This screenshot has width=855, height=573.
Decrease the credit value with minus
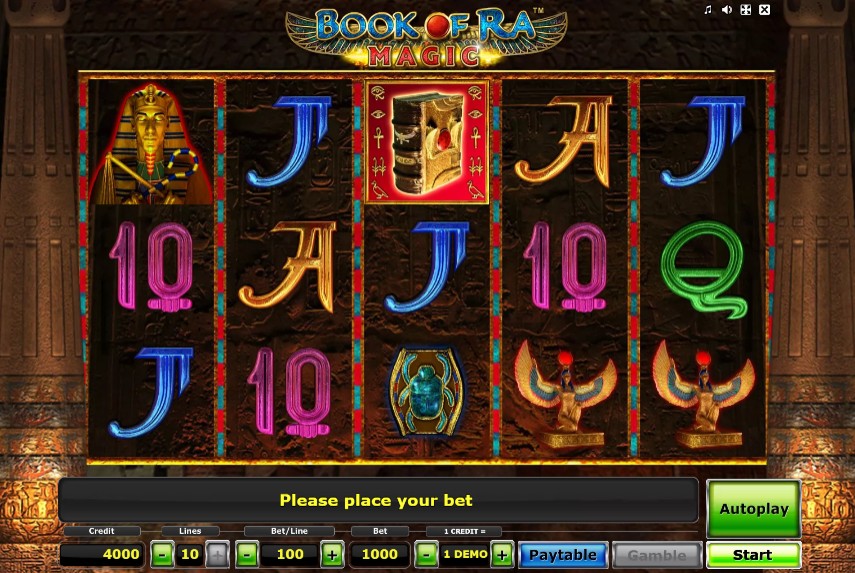click(x=426, y=554)
